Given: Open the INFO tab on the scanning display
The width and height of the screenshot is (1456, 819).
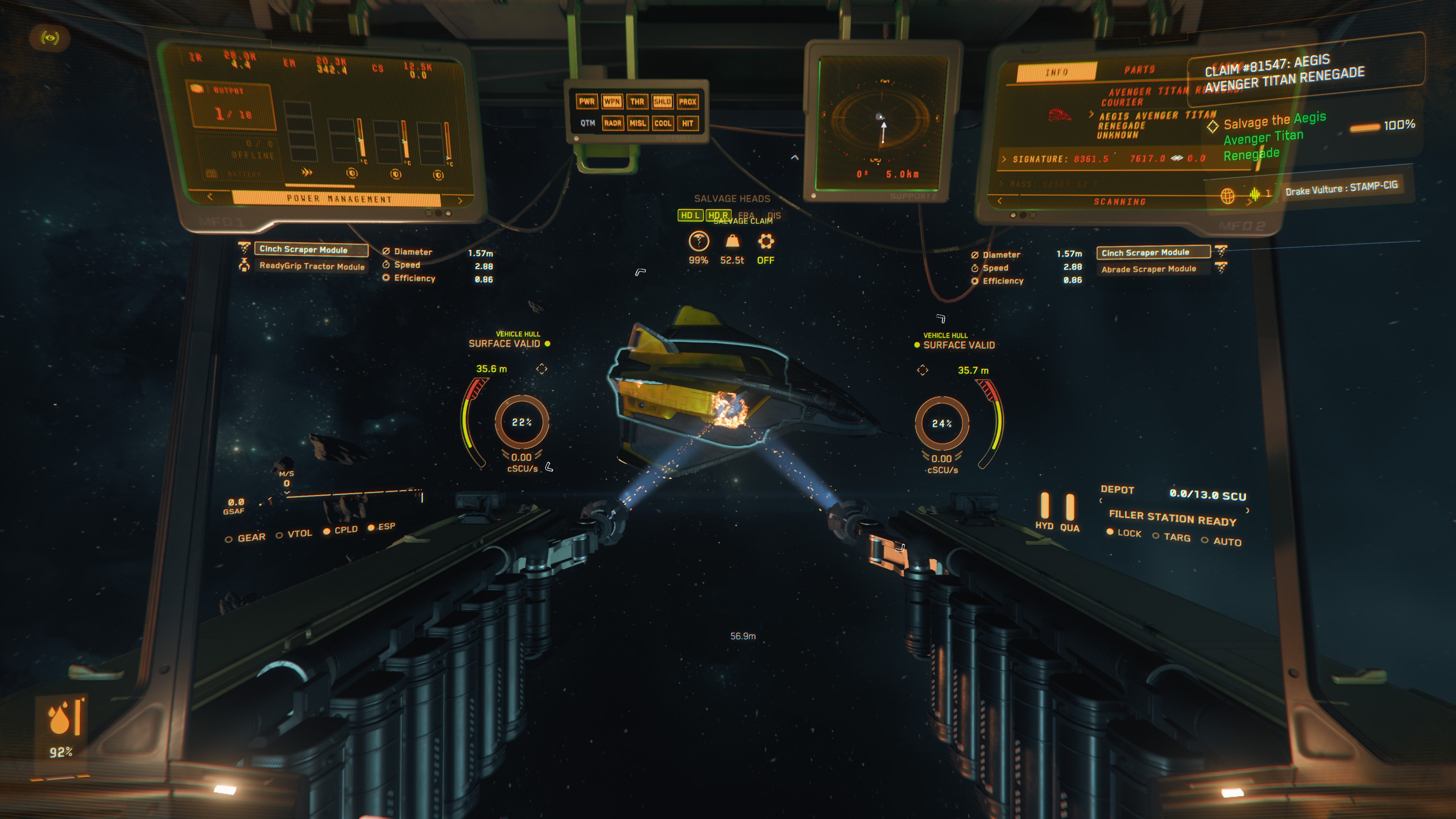Looking at the screenshot, I should point(1056,72).
